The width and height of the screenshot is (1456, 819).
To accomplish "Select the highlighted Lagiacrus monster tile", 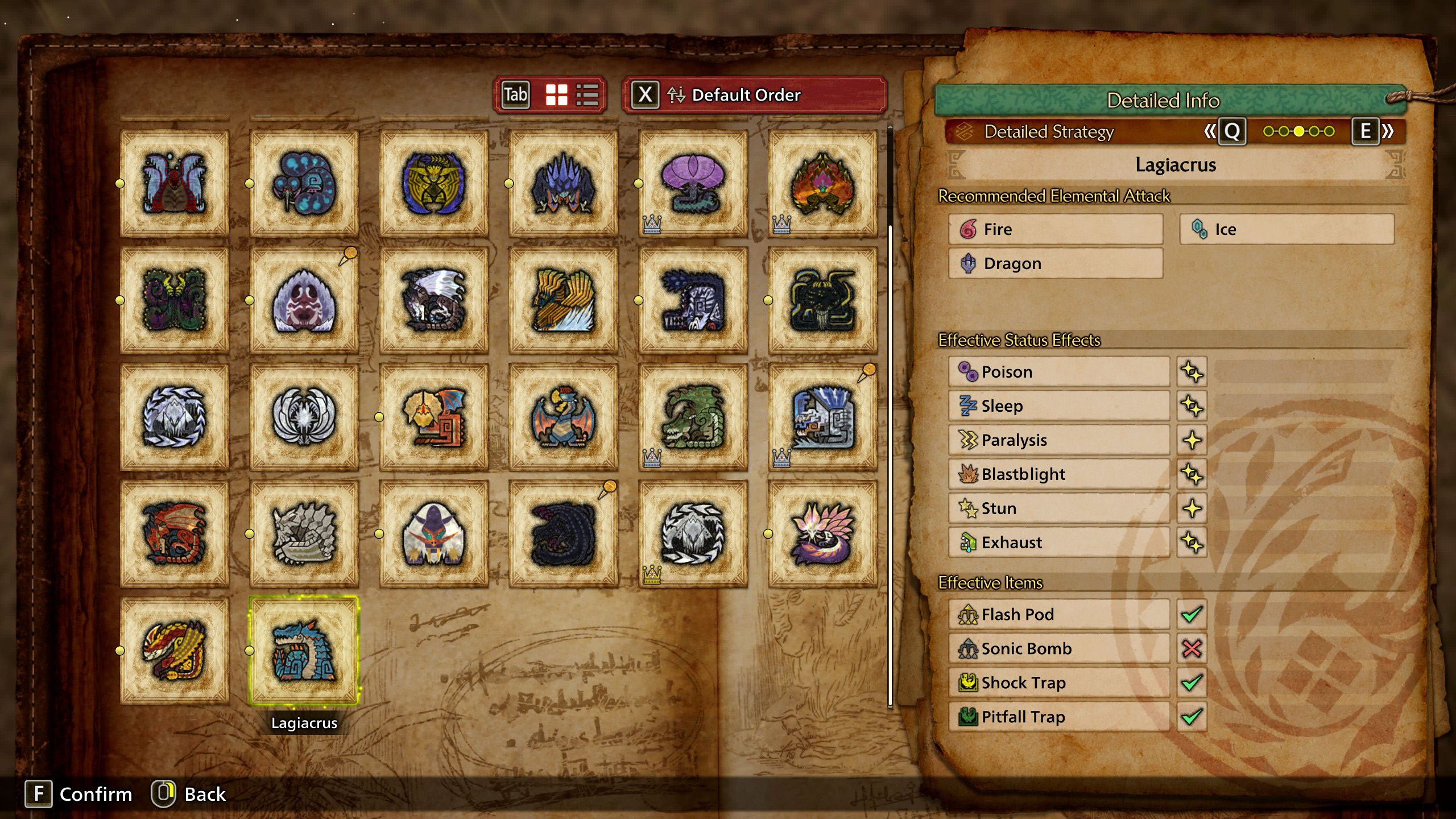I will click(304, 651).
